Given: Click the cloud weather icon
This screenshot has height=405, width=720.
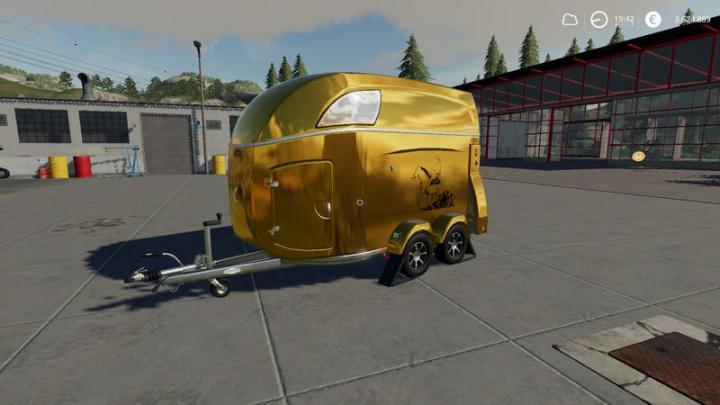Looking at the screenshot, I should coord(569,19).
